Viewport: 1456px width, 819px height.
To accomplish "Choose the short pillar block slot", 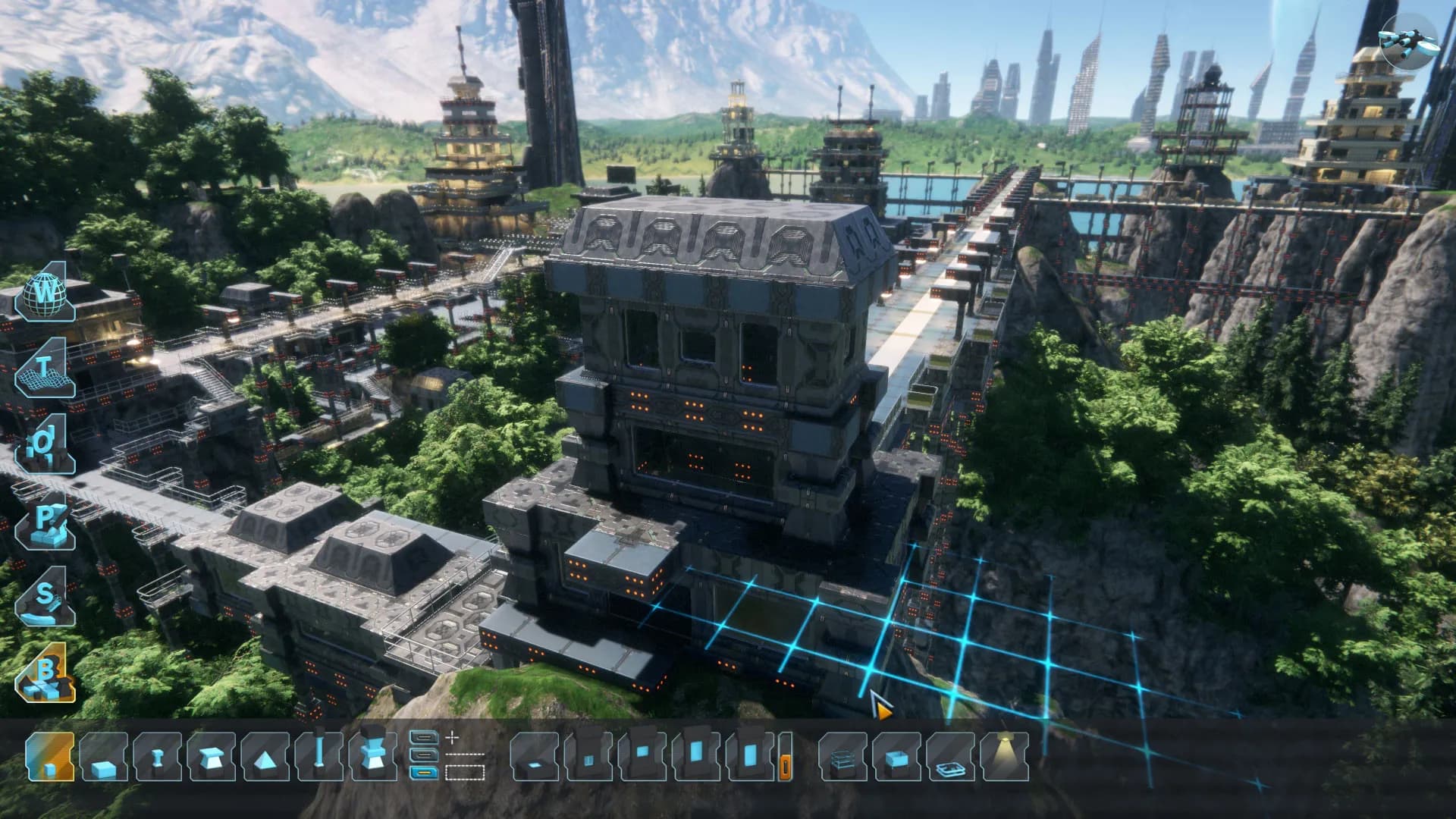I will [x=157, y=756].
